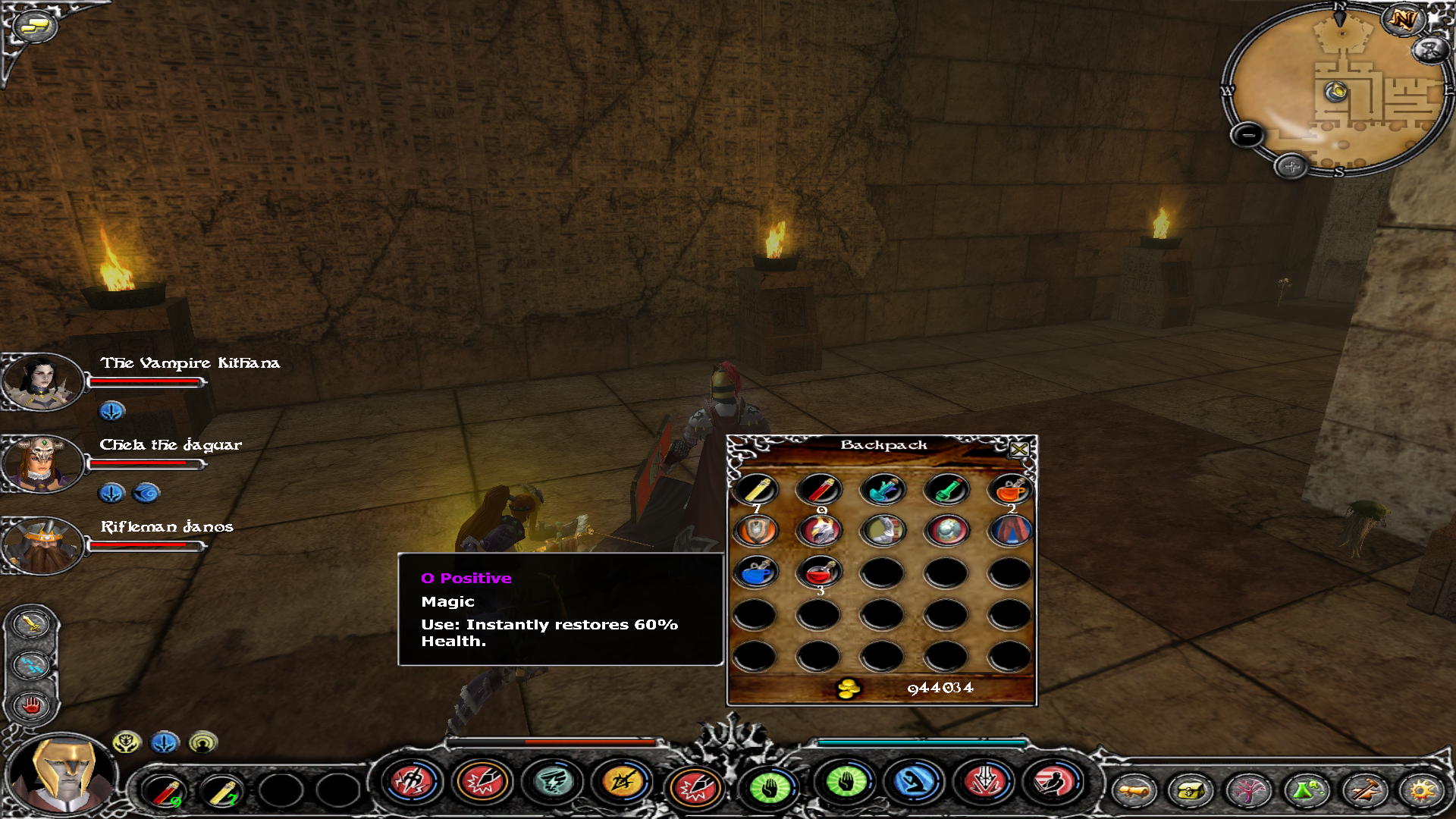
Task: Select the red vial in the backpack
Action: 820,490
